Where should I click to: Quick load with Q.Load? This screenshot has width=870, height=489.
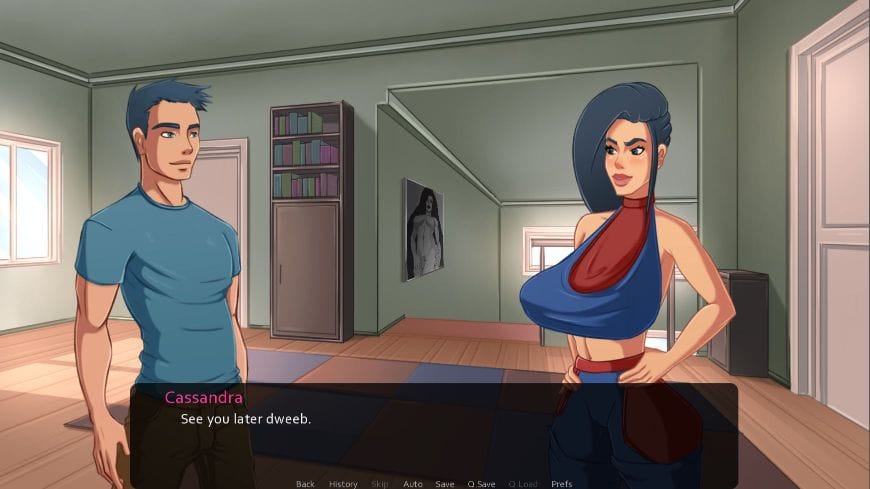coord(523,484)
